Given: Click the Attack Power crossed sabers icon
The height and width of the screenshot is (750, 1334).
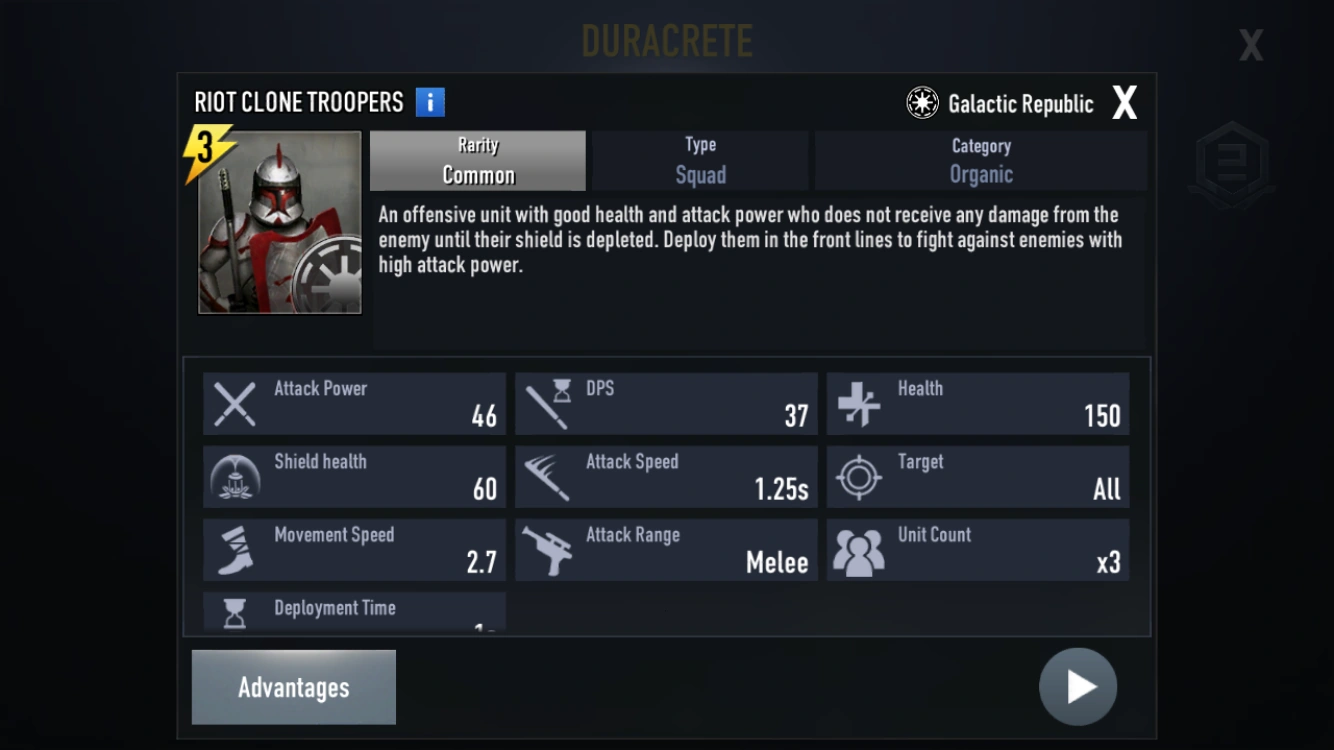Looking at the screenshot, I should 234,403.
